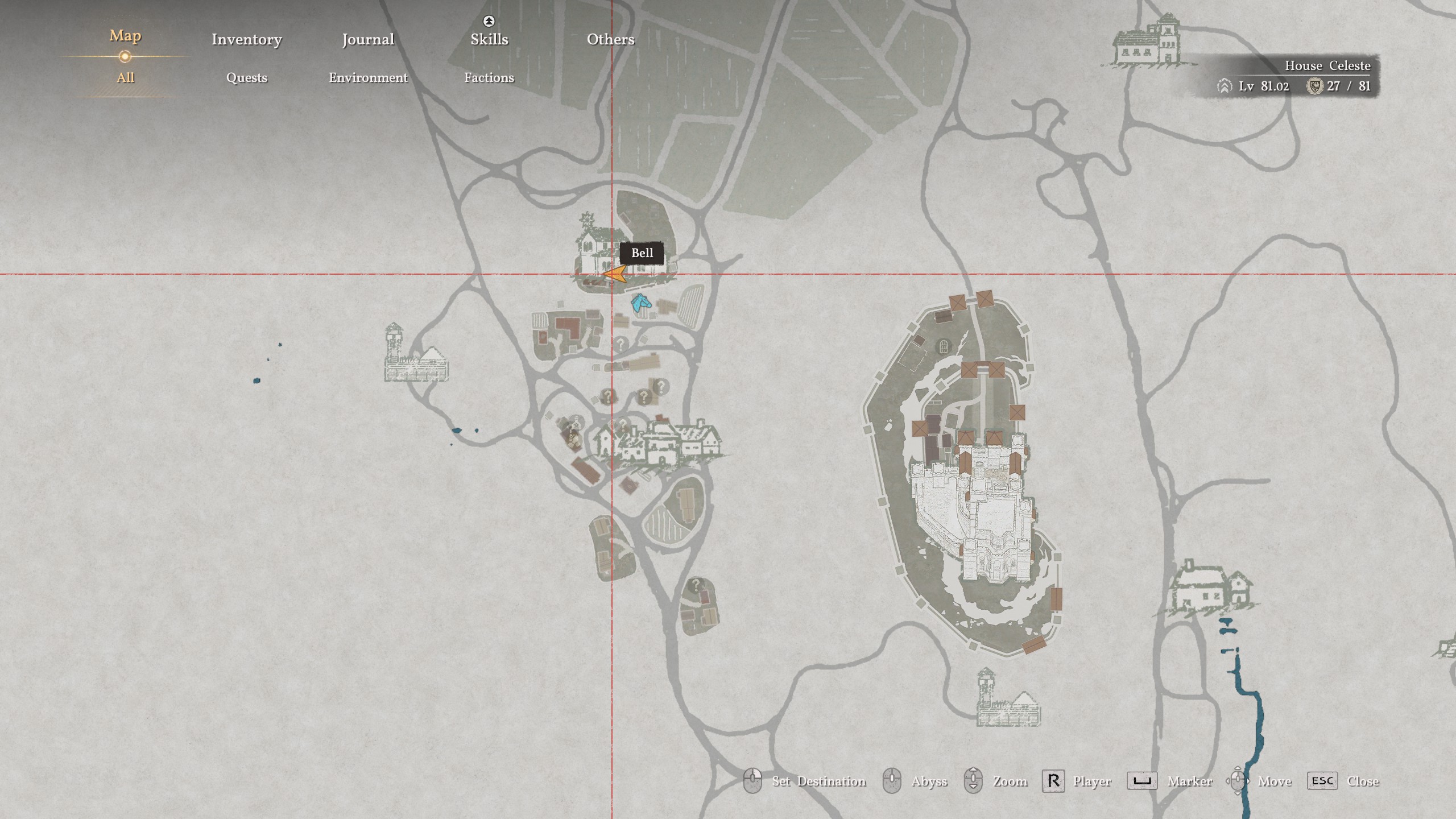Select the Map tab
Screen dimensions: 1456x819
tap(125, 36)
